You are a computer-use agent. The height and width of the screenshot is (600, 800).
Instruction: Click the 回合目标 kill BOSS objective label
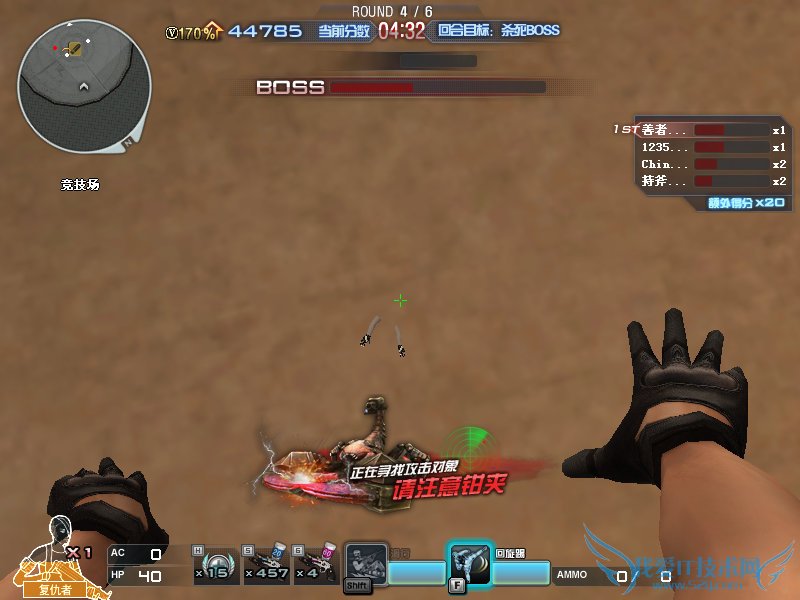point(497,31)
